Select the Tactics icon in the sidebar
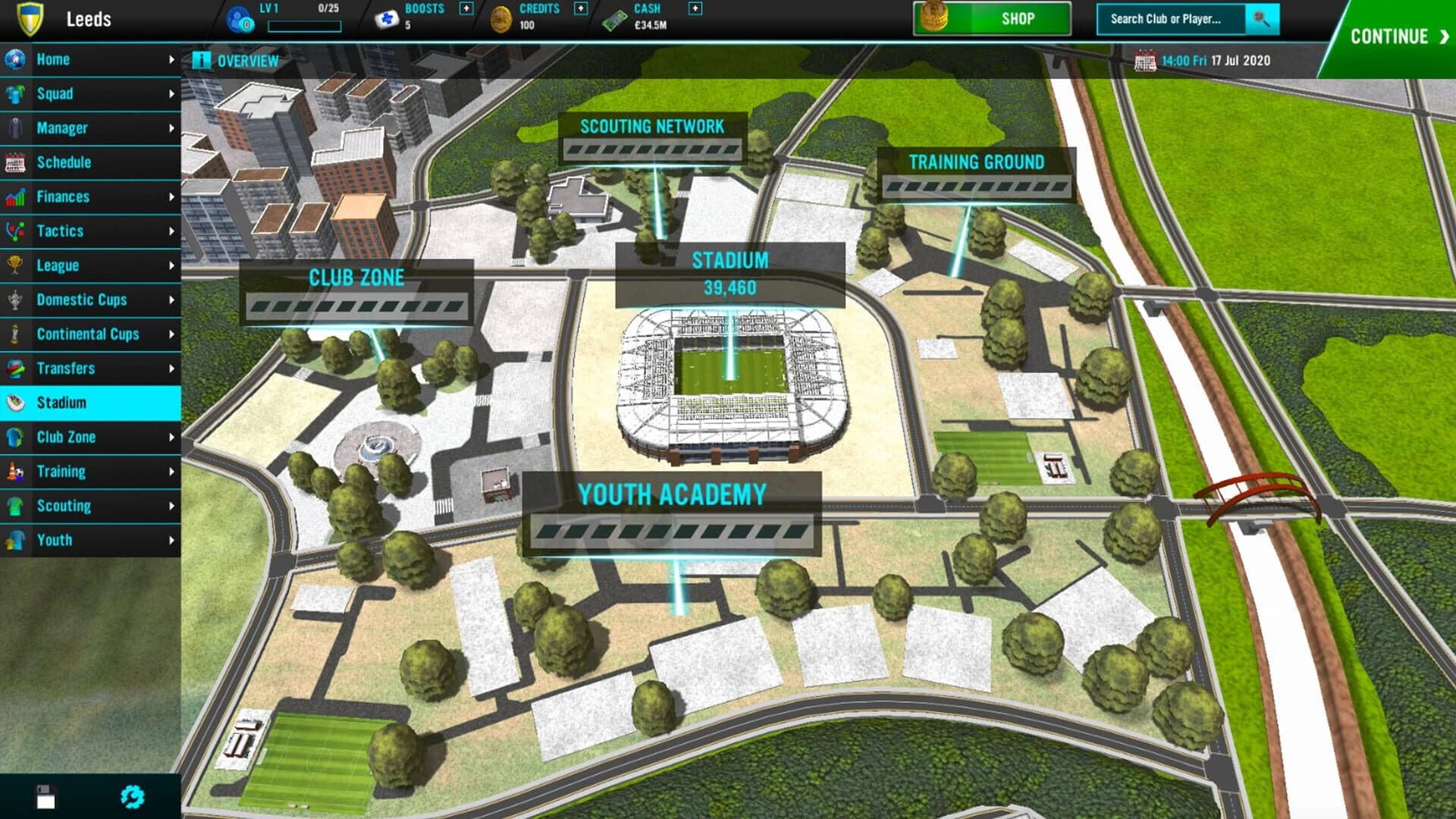 [14, 231]
